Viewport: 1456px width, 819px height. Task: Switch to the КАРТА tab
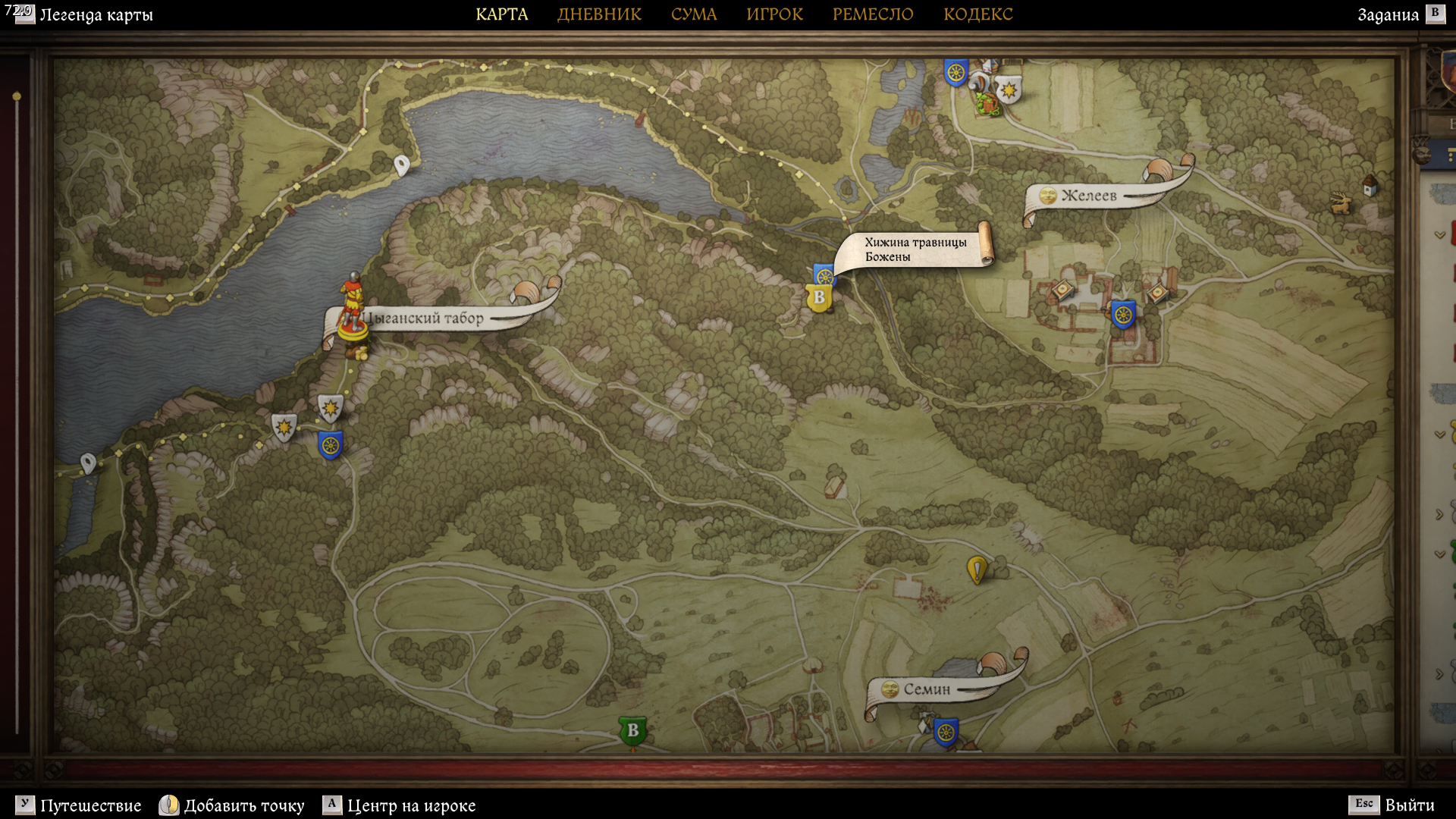click(501, 14)
